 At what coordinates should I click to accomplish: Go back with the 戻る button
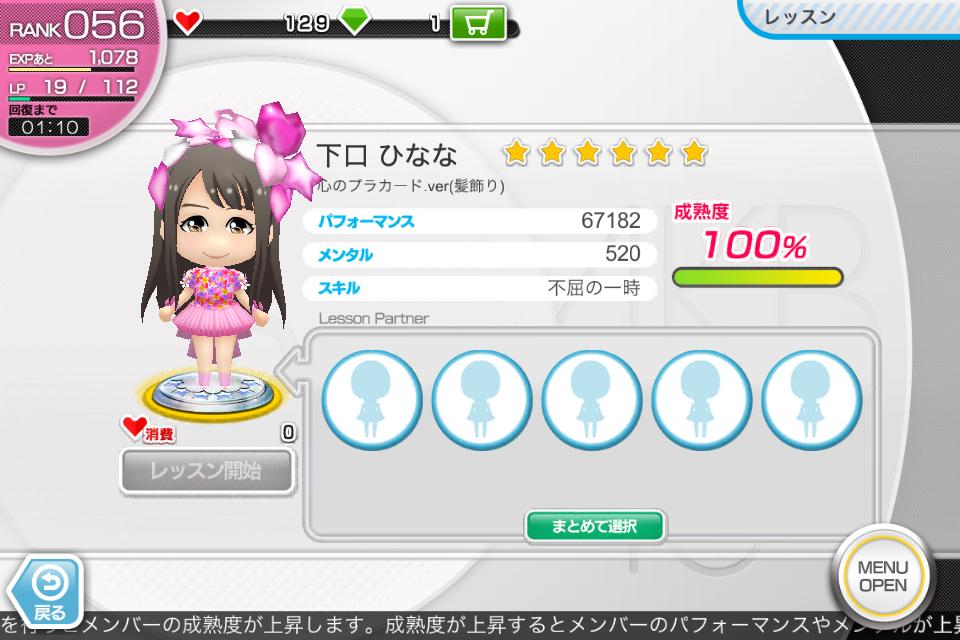click(46, 588)
